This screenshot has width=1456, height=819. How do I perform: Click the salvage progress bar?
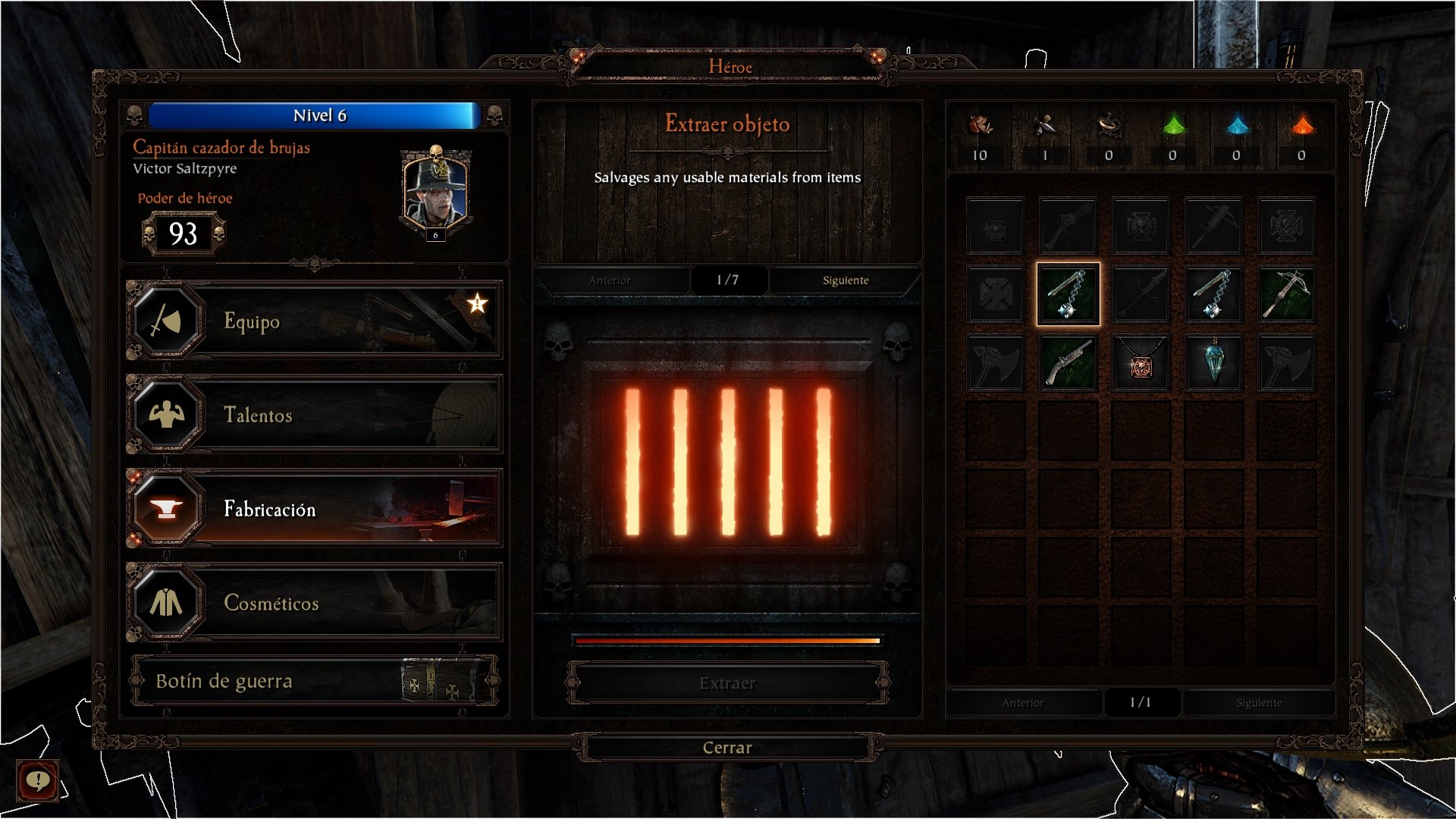tap(728, 641)
